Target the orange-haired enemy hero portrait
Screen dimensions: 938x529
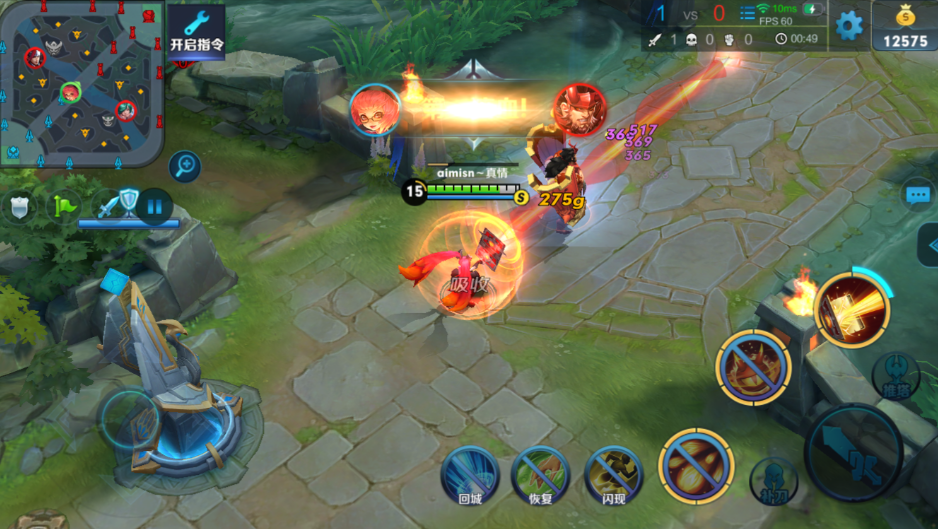(x=375, y=110)
